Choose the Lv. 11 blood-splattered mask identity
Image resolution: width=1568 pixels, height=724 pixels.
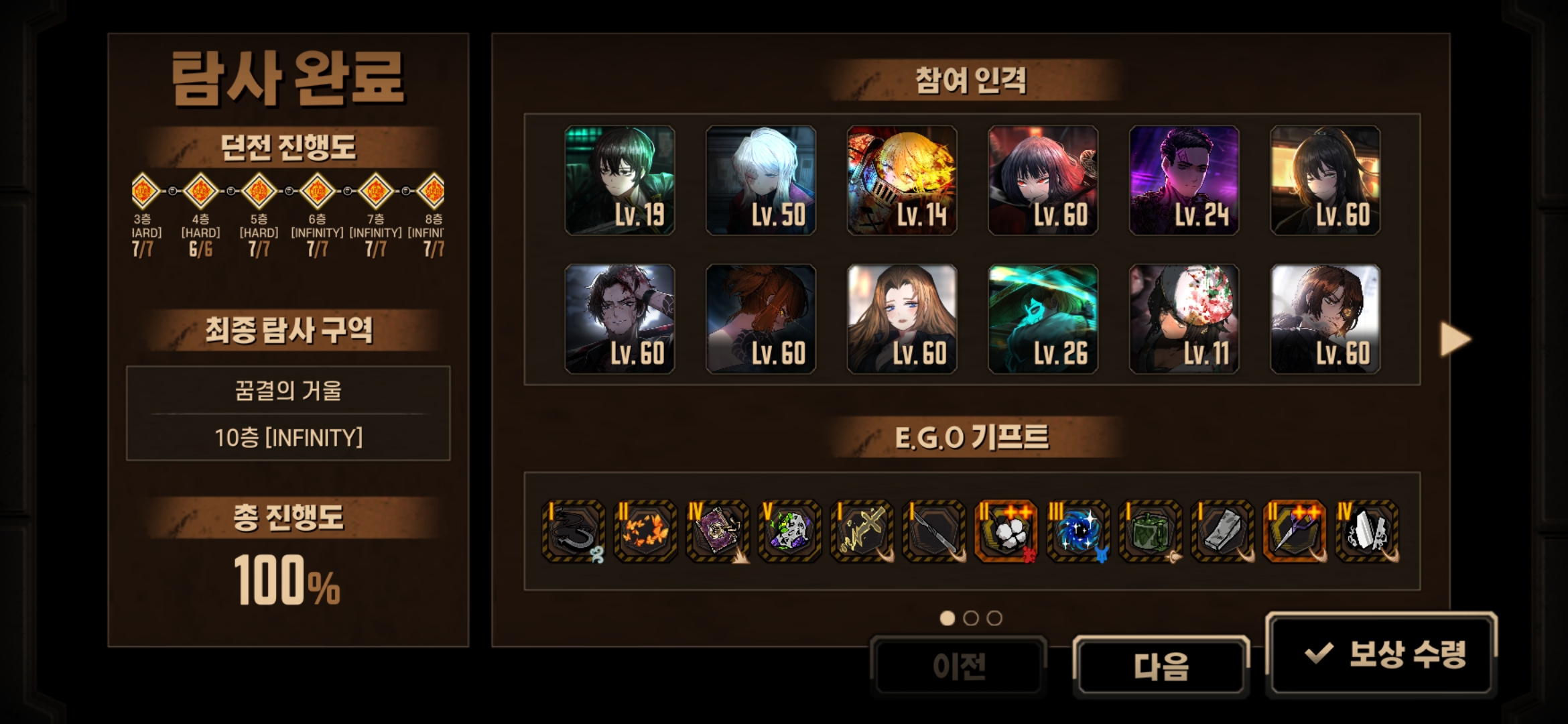[1184, 319]
